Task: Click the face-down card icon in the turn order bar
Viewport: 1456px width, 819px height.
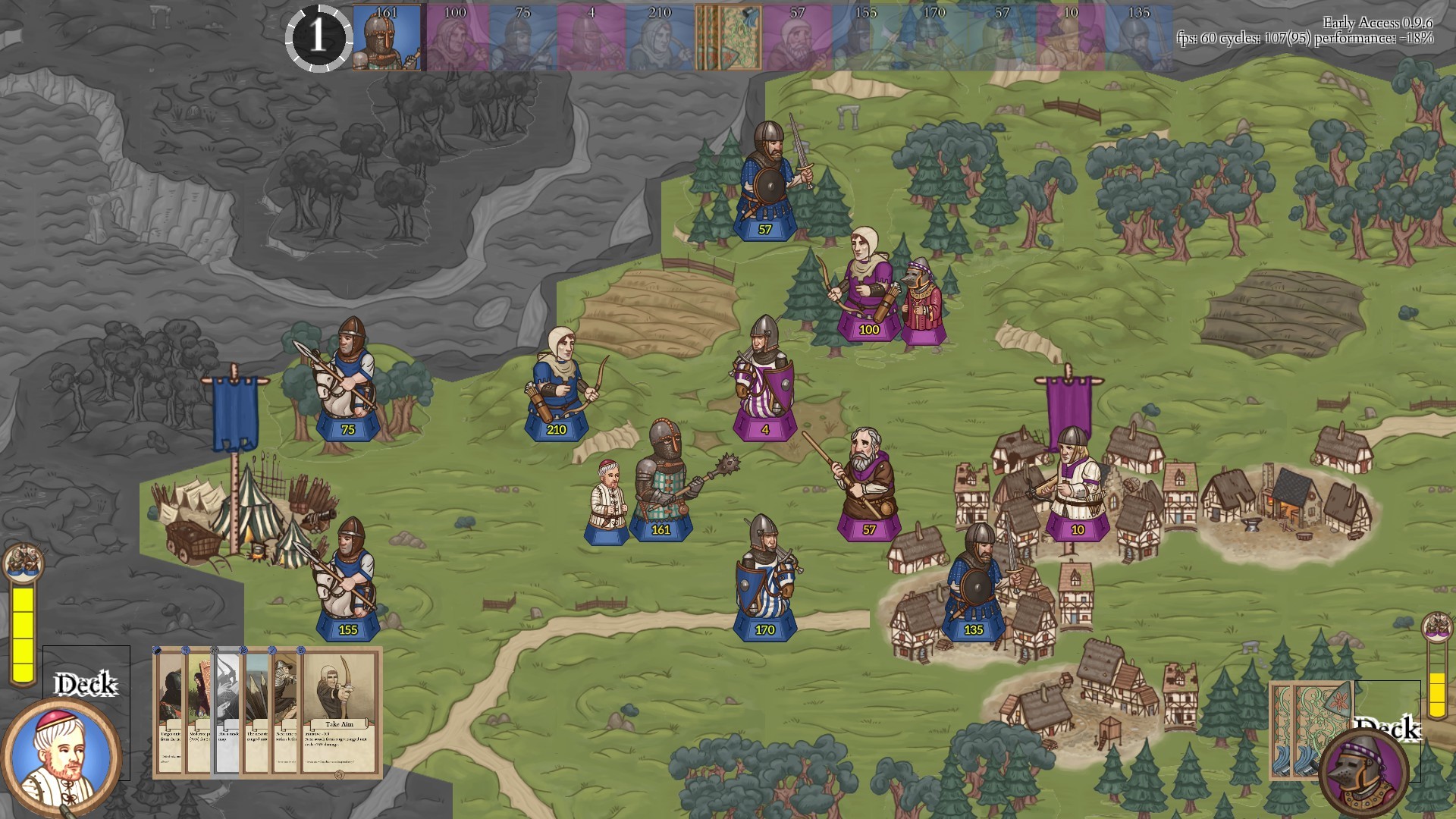Action: pyautogui.click(x=728, y=36)
